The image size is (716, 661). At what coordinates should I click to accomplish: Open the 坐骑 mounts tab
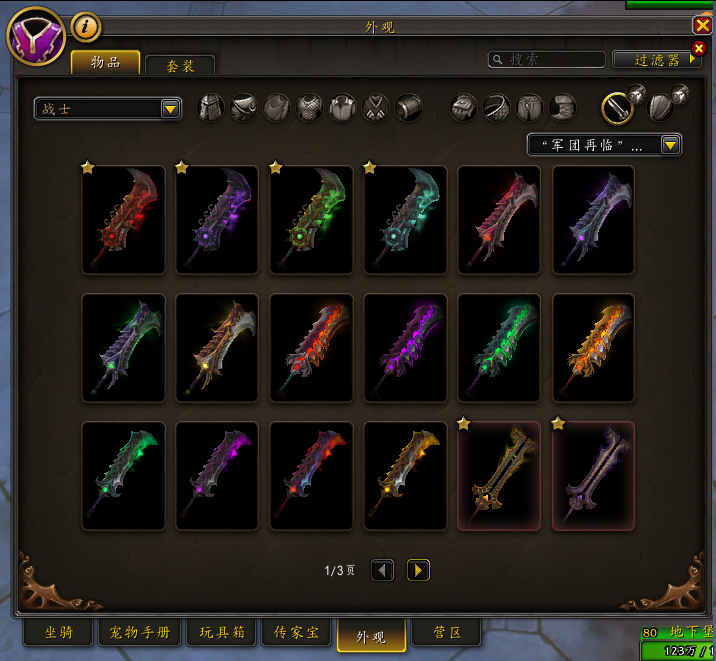click(x=58, y=633)
